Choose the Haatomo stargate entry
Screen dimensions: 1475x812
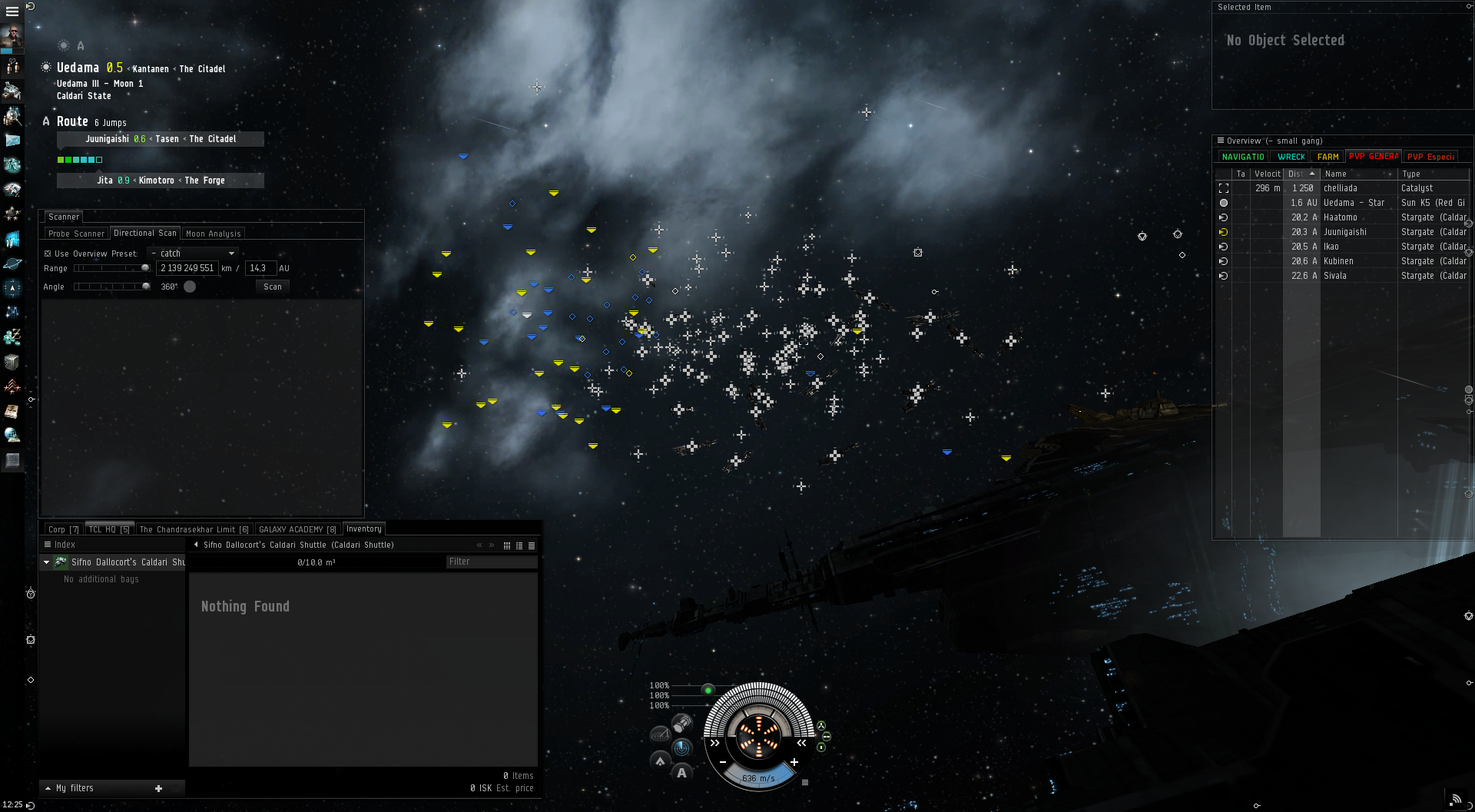click(x=1341, y=217)
